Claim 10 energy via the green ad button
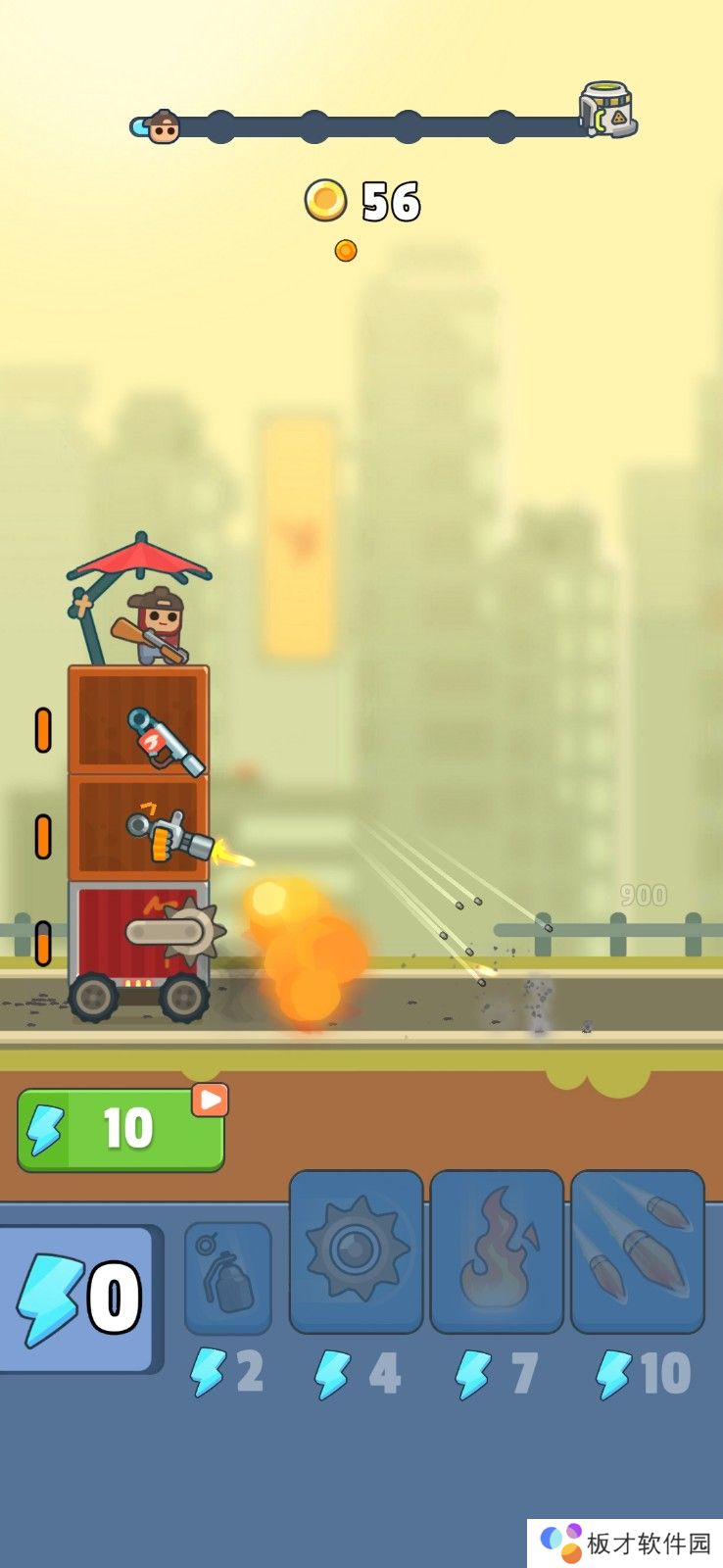The height and width of the screenshot is (1568, 723). pos(120,1129)
